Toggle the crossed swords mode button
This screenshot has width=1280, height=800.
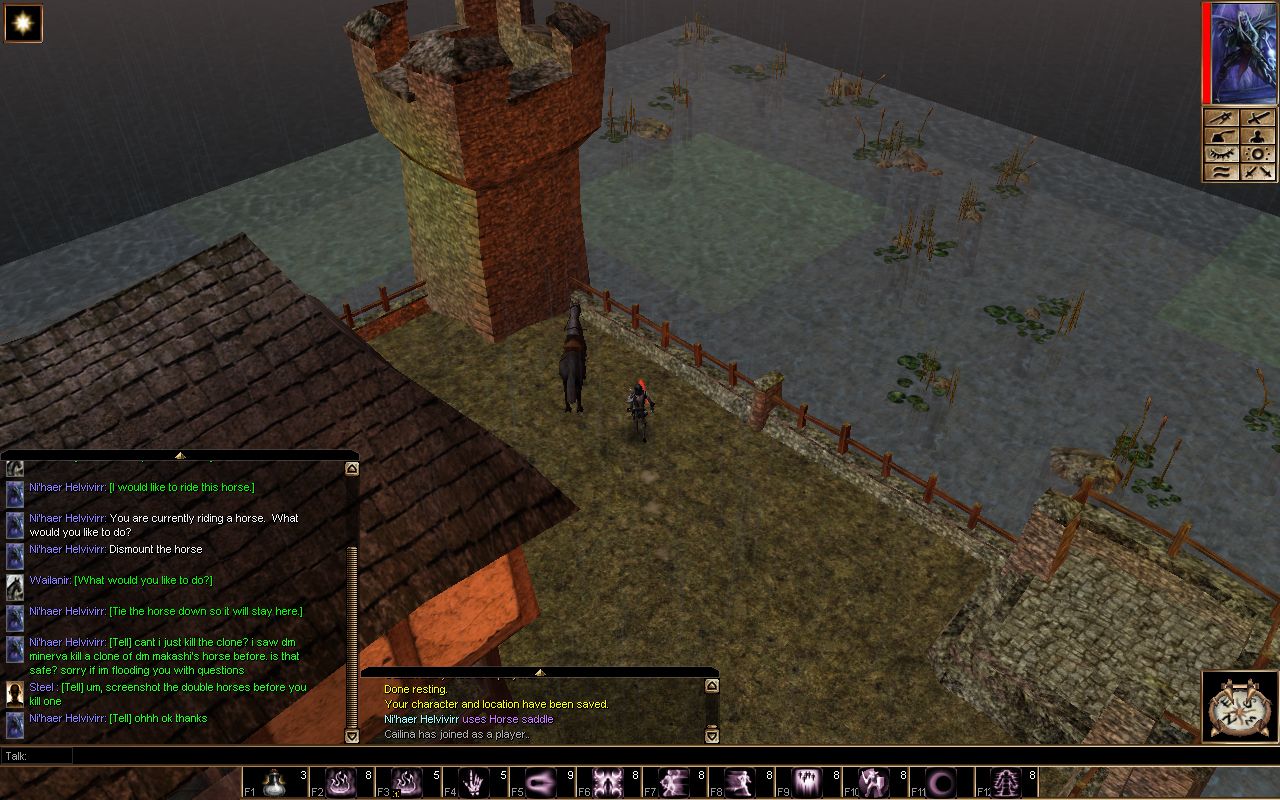tap(1258, 172)
